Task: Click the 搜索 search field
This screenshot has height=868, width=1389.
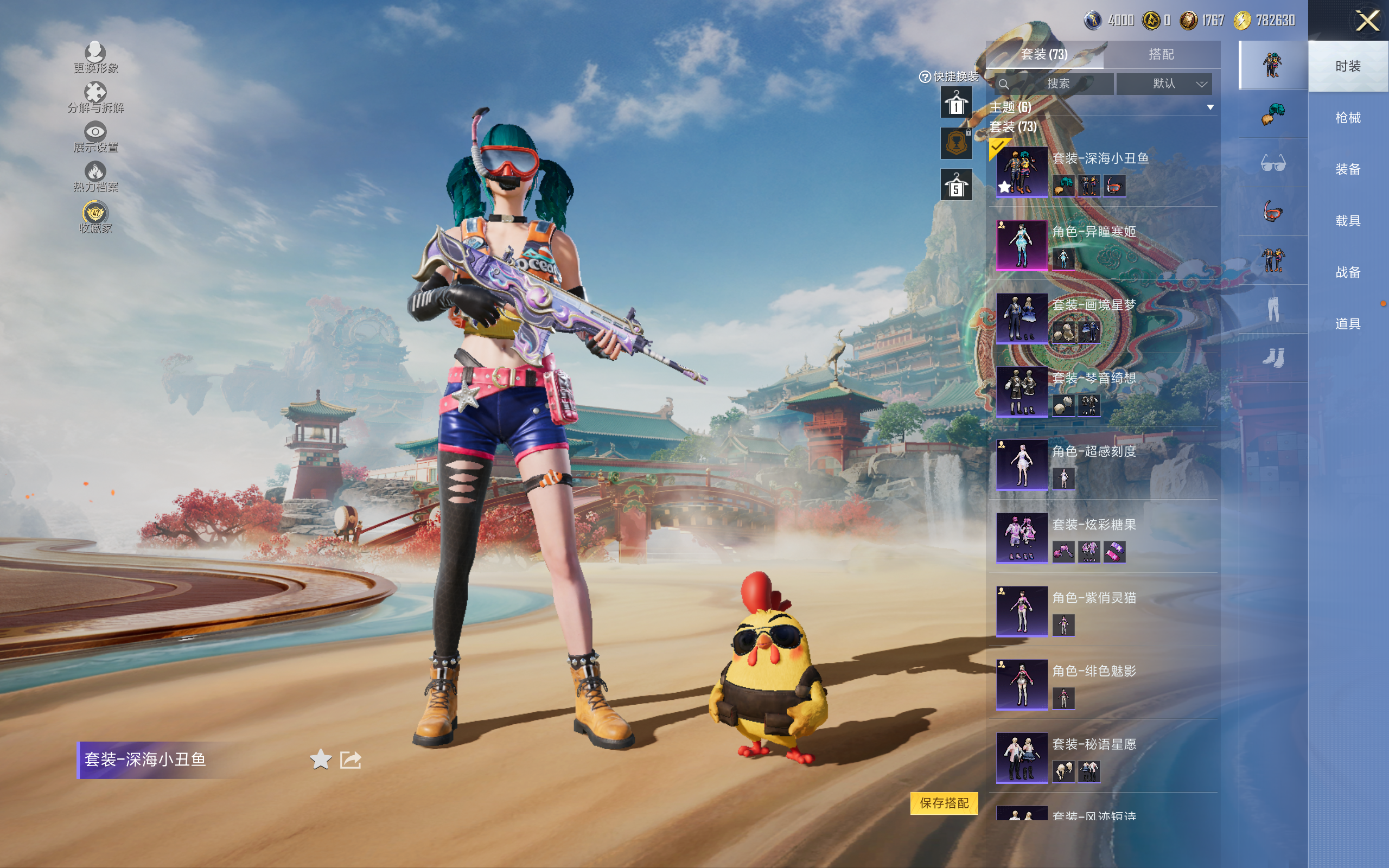Action: point(1056,84)
